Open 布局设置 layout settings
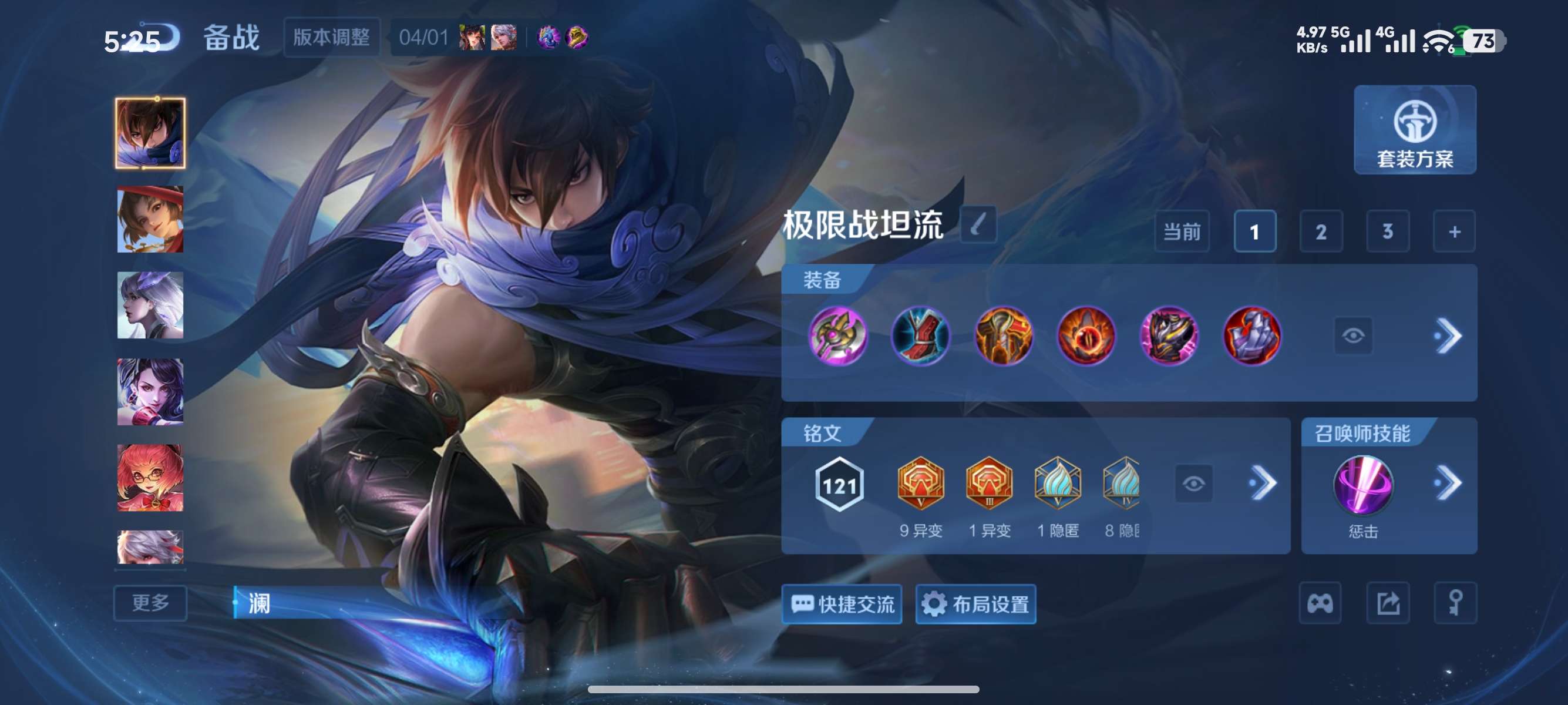 [x=975, y=604]
